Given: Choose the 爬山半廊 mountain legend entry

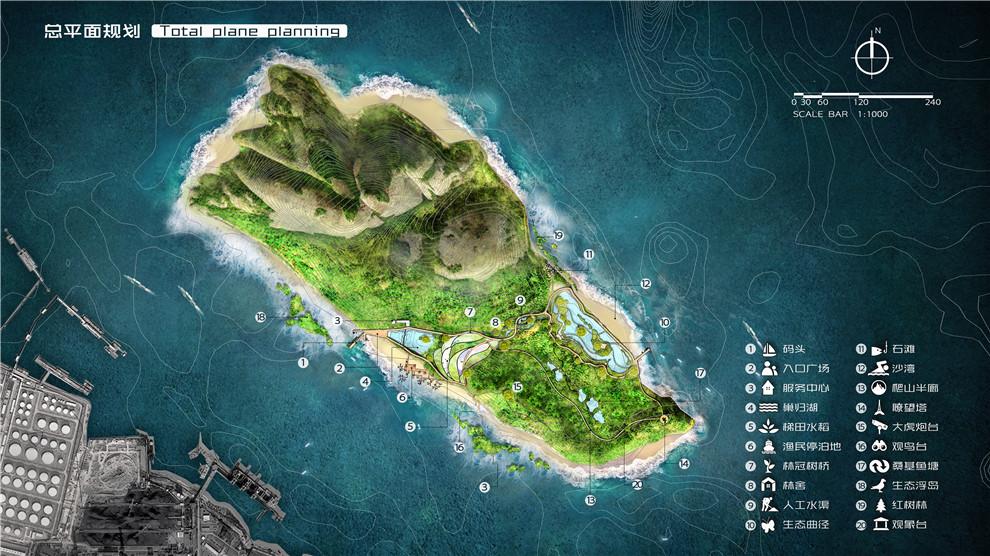Looking at the screenshot, I should (x=895, y=388).
